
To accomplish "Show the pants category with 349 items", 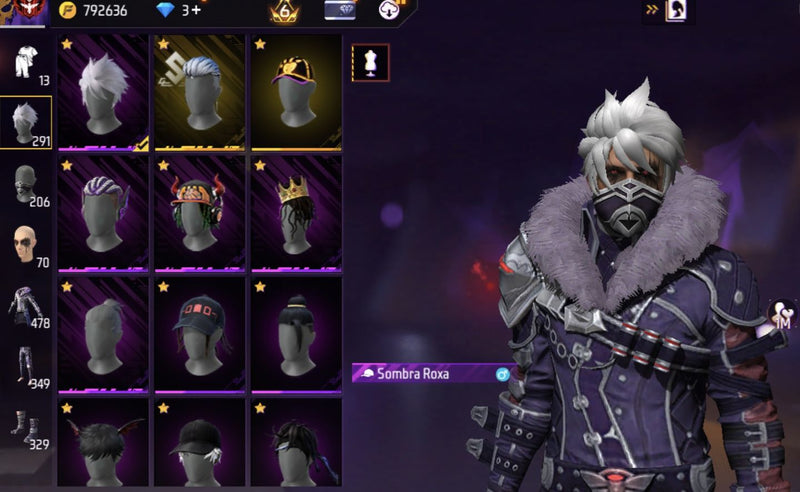I will (25, 366).
